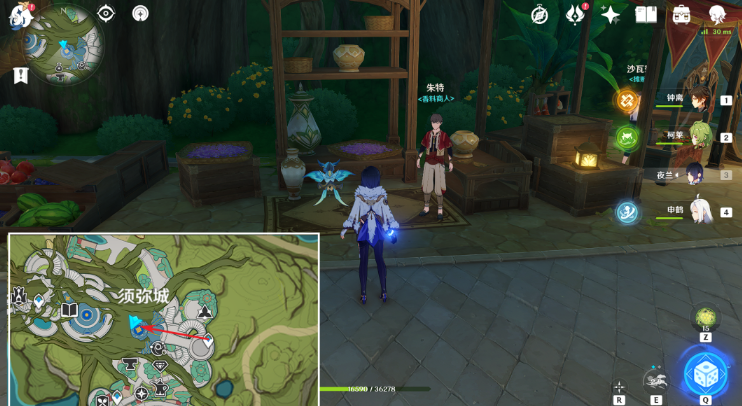The width and height of the screenshot is (742, 406).
Task: Open the backpack inventory icon
Action: point(681,14)
